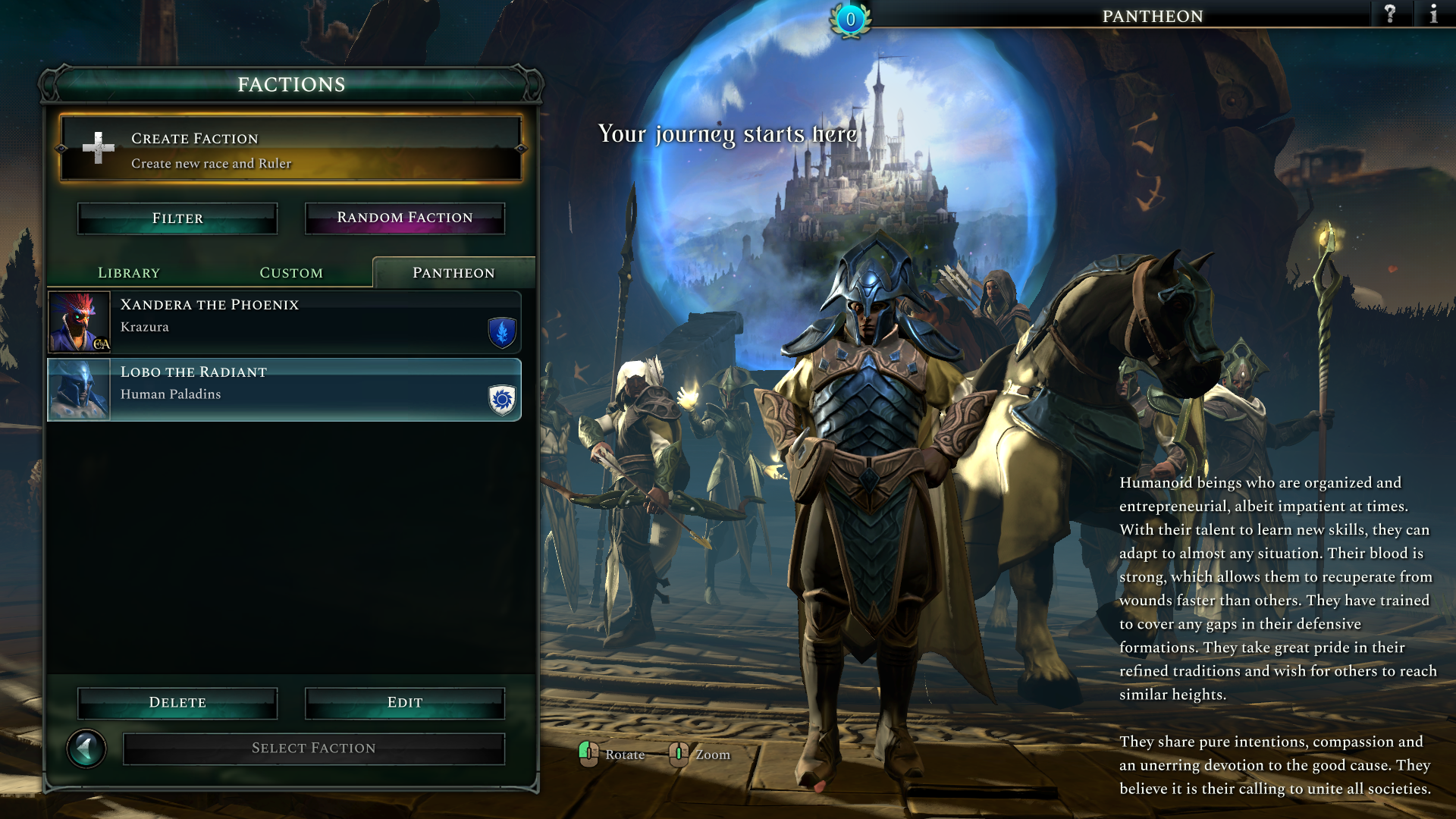Delete the selected faction
This screenshot has width=1456, height=819.
point(177,703)
